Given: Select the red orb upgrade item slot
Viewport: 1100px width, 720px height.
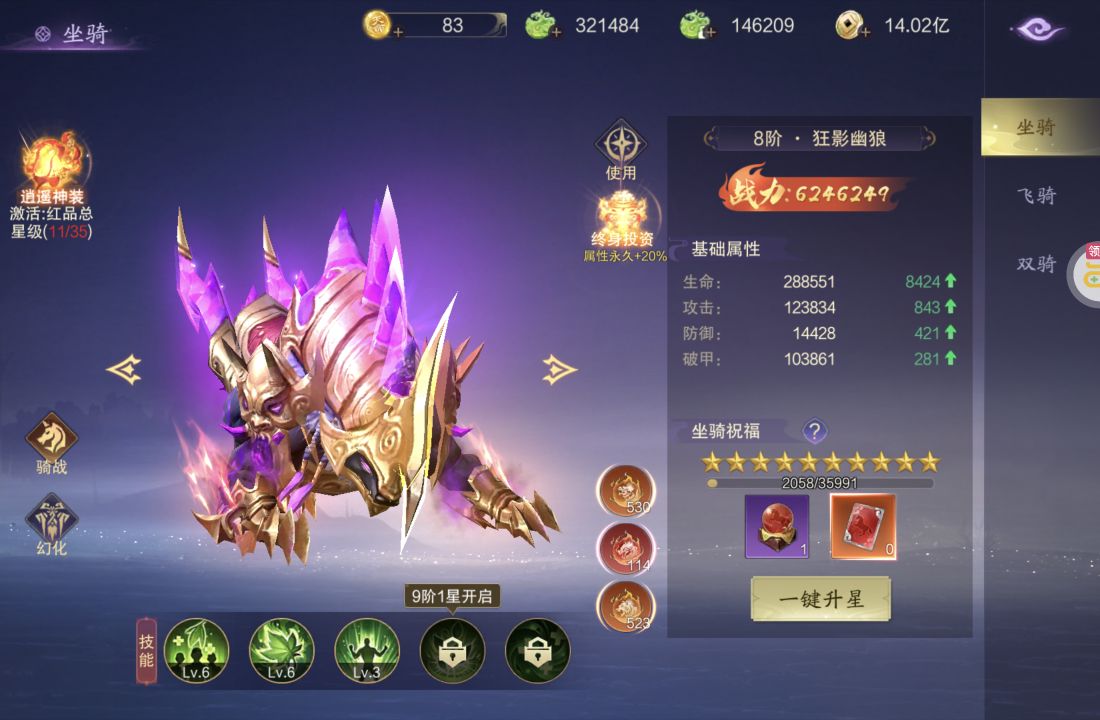Looking at the screenshot, I should [776, 524].
